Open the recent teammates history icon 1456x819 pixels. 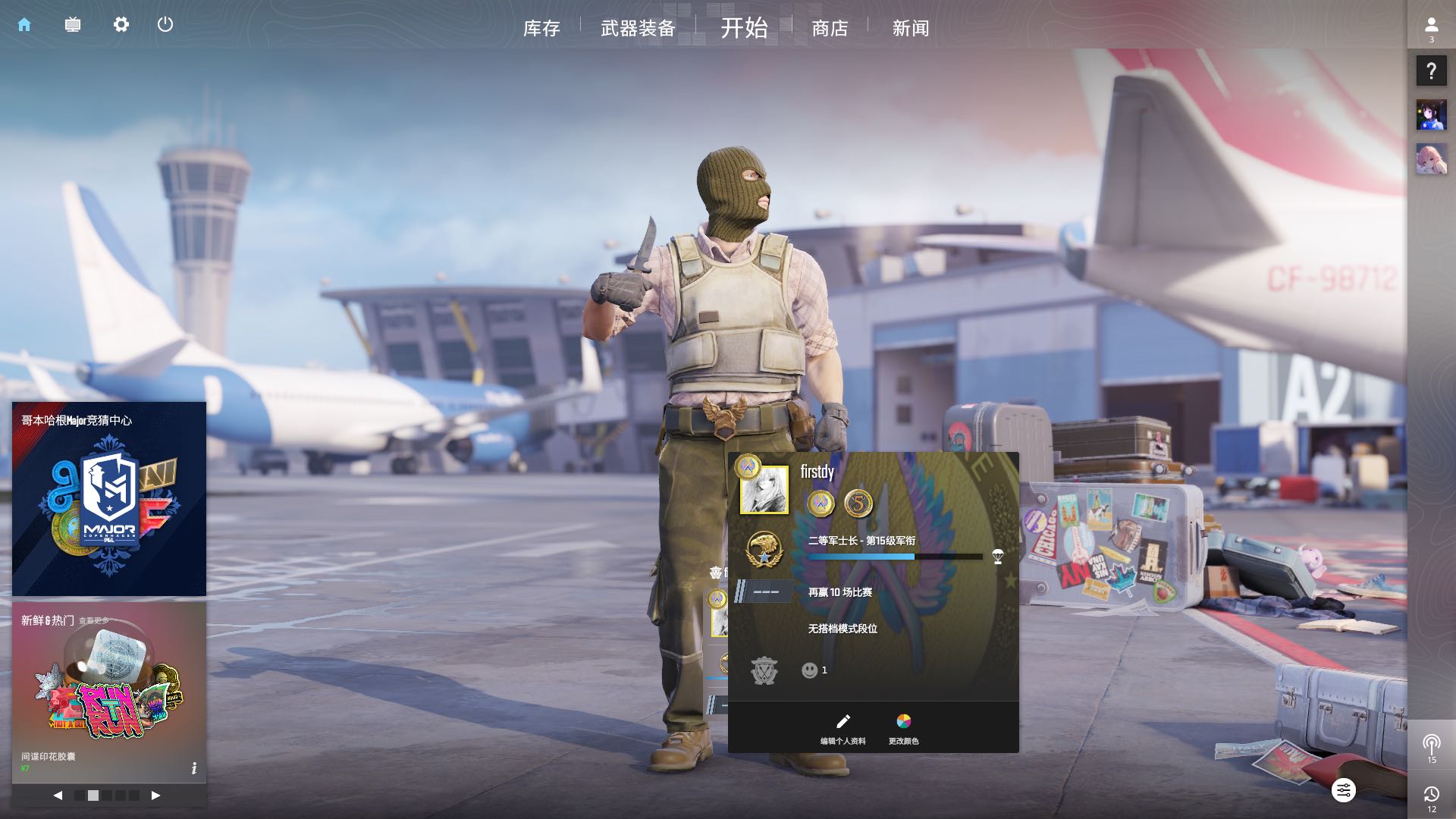(1431, 797)
